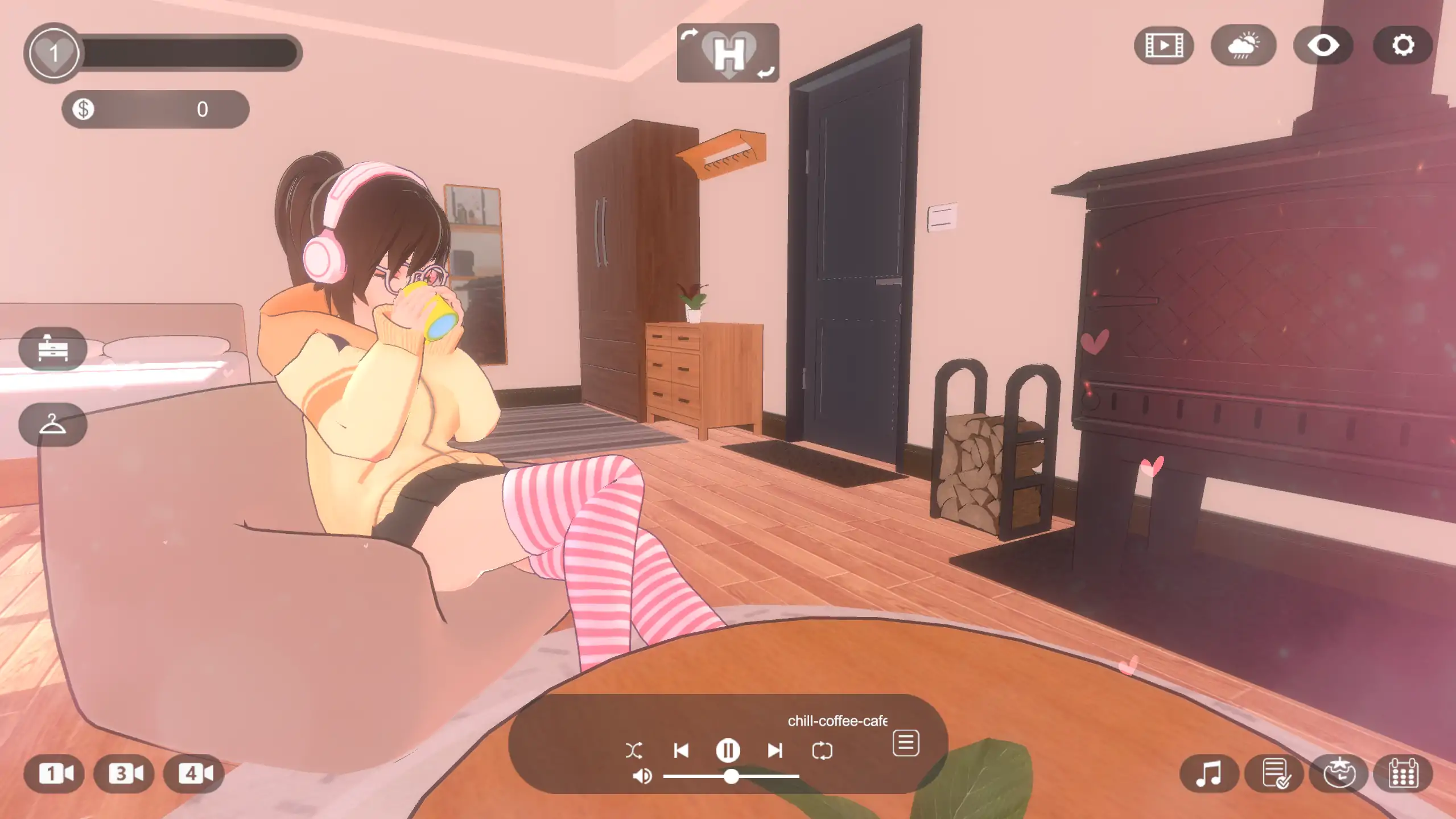
Task: Toggle the eye visibility button
Action: tap(1323, 45)
